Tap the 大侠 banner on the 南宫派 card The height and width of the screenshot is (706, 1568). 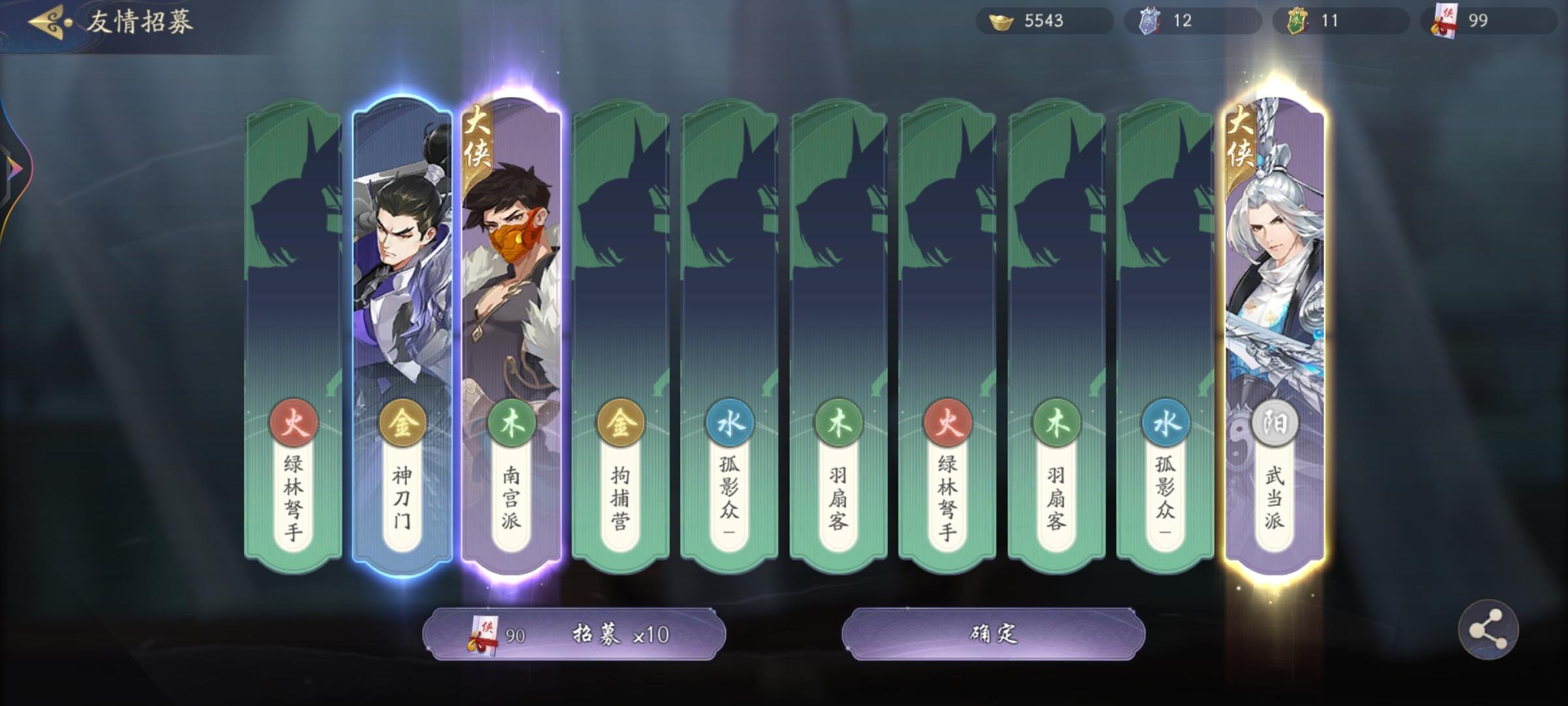coord(476,138)
